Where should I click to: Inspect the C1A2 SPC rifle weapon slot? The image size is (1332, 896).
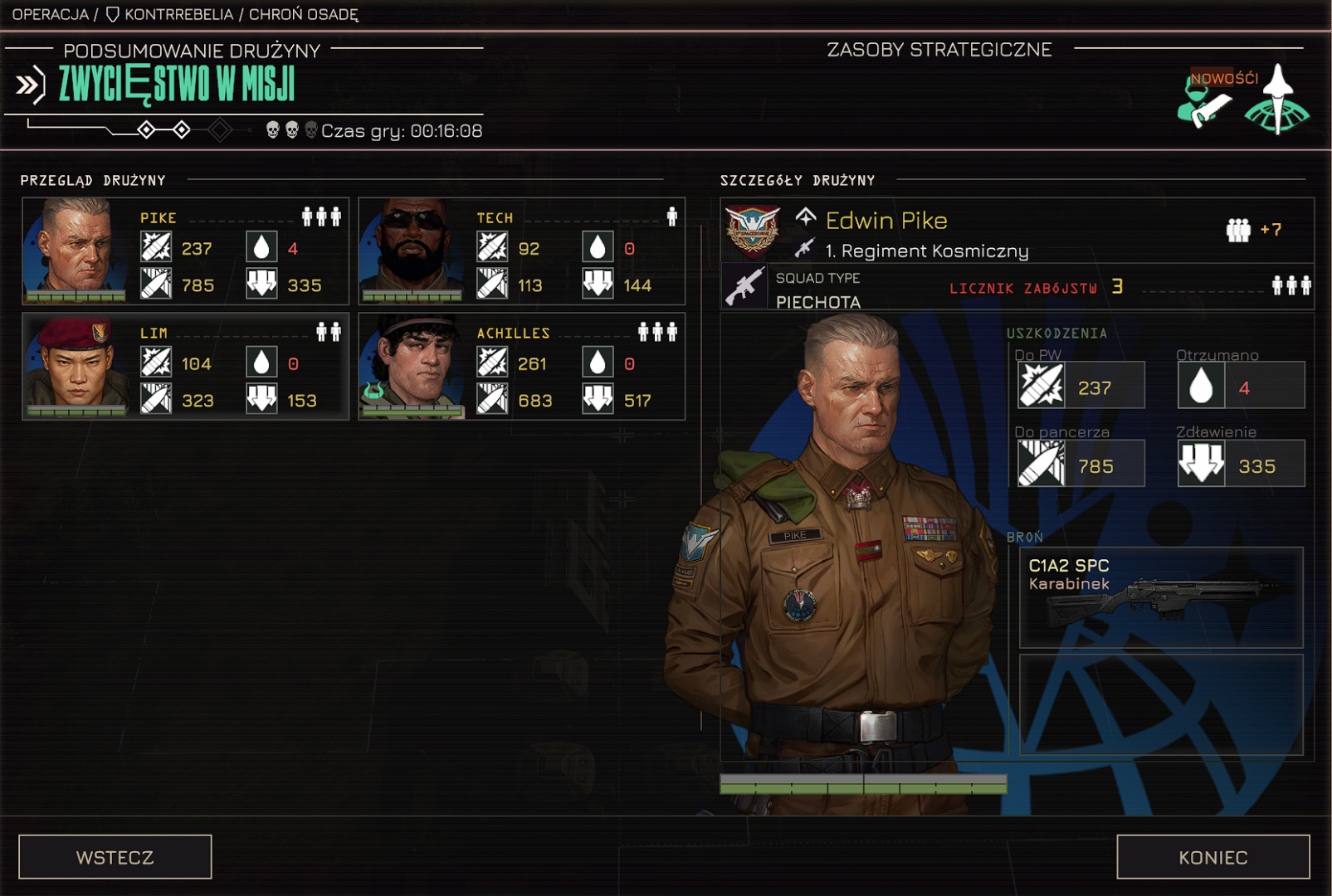pos(1160,597)
